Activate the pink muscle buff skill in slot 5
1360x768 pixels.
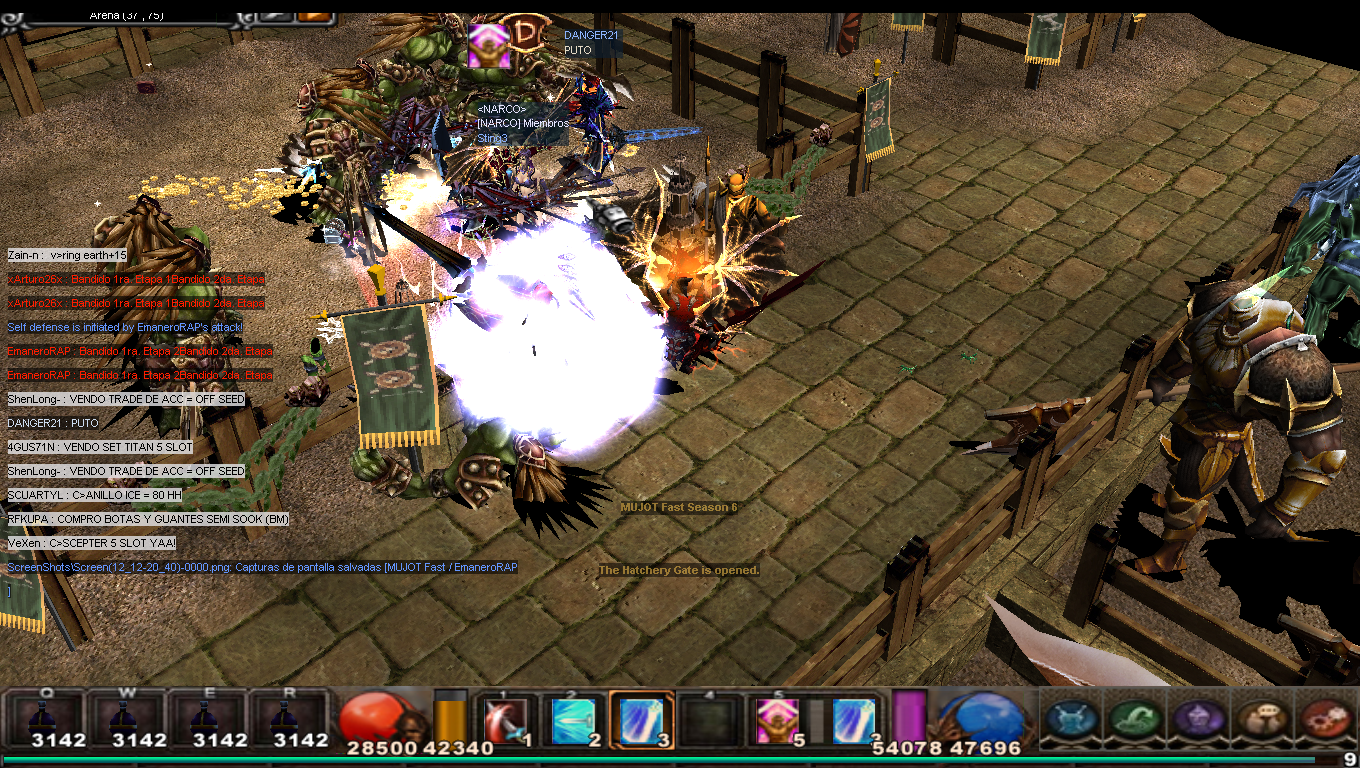click(777, 720)
